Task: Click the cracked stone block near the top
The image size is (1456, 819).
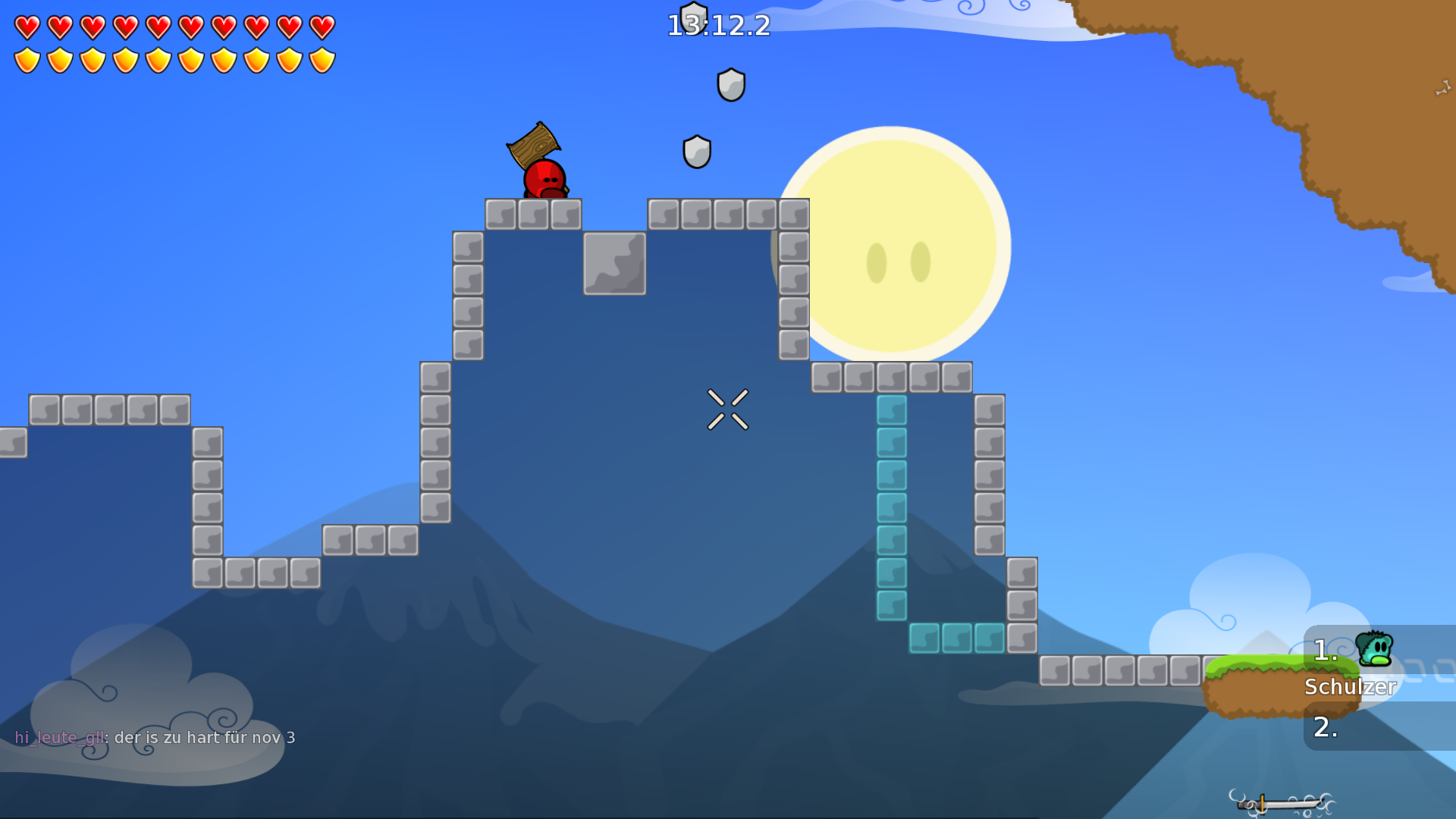Action: [613, 263]
